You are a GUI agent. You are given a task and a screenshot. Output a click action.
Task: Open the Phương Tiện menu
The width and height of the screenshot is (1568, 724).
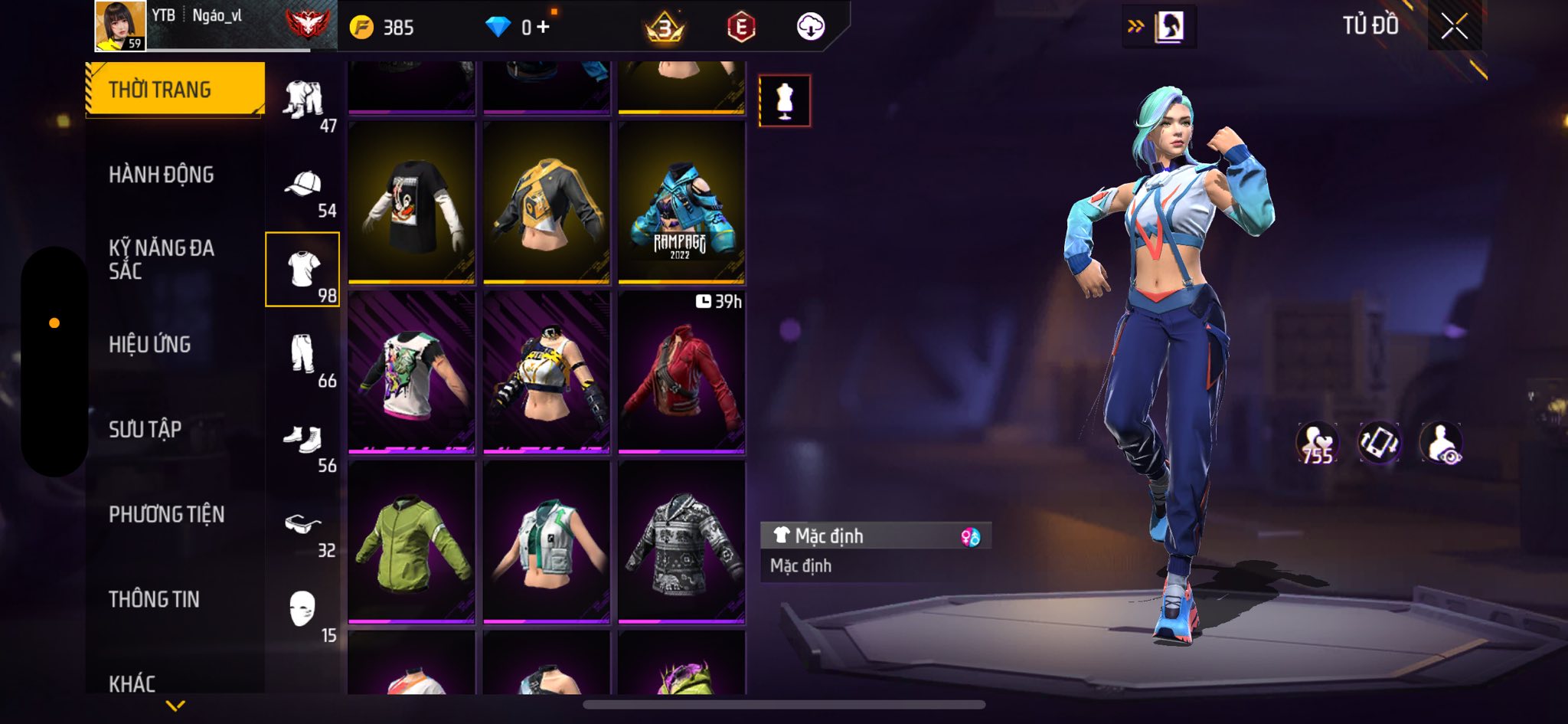167,514
